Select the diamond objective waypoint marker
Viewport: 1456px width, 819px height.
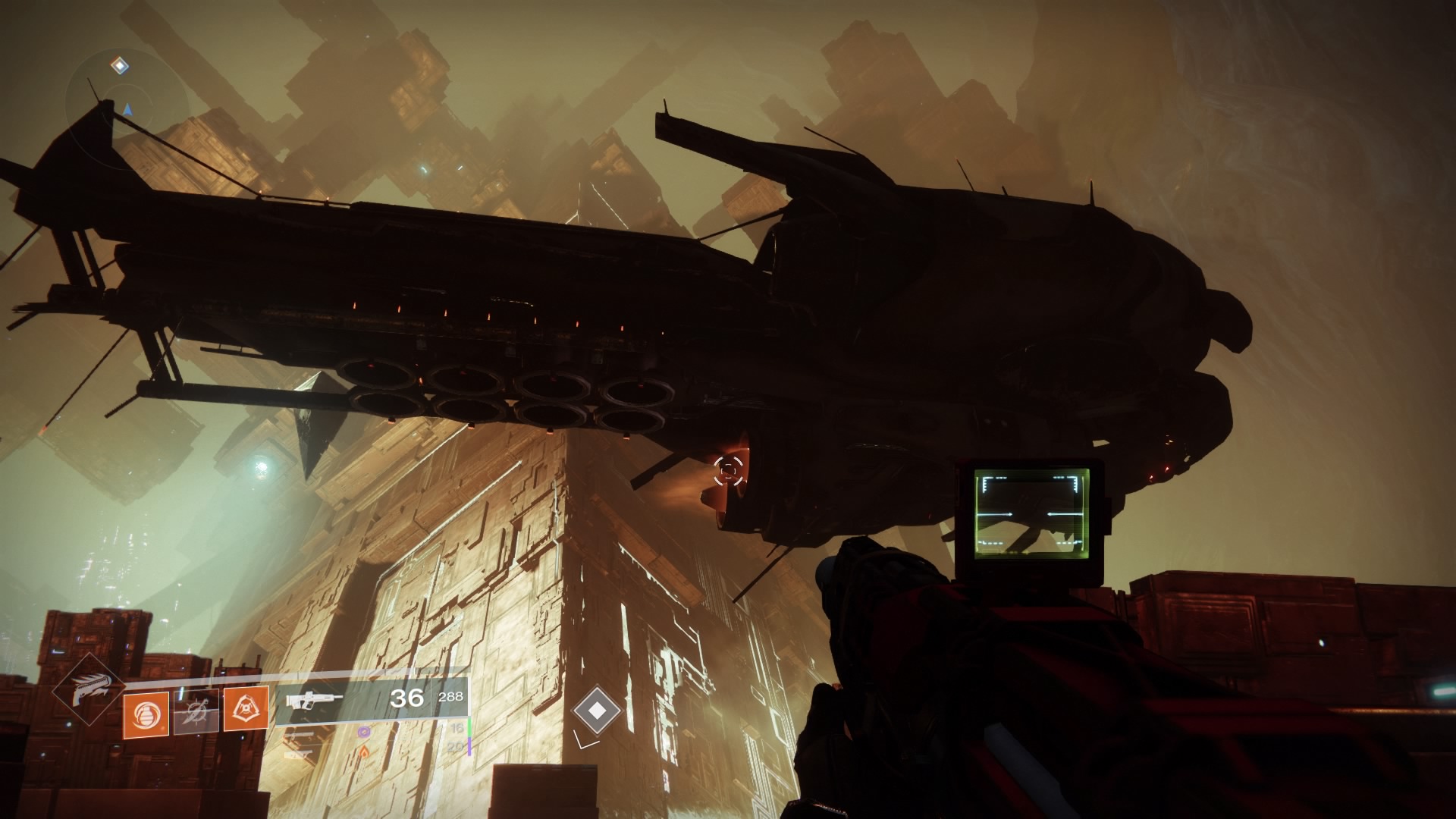(598, 710)
